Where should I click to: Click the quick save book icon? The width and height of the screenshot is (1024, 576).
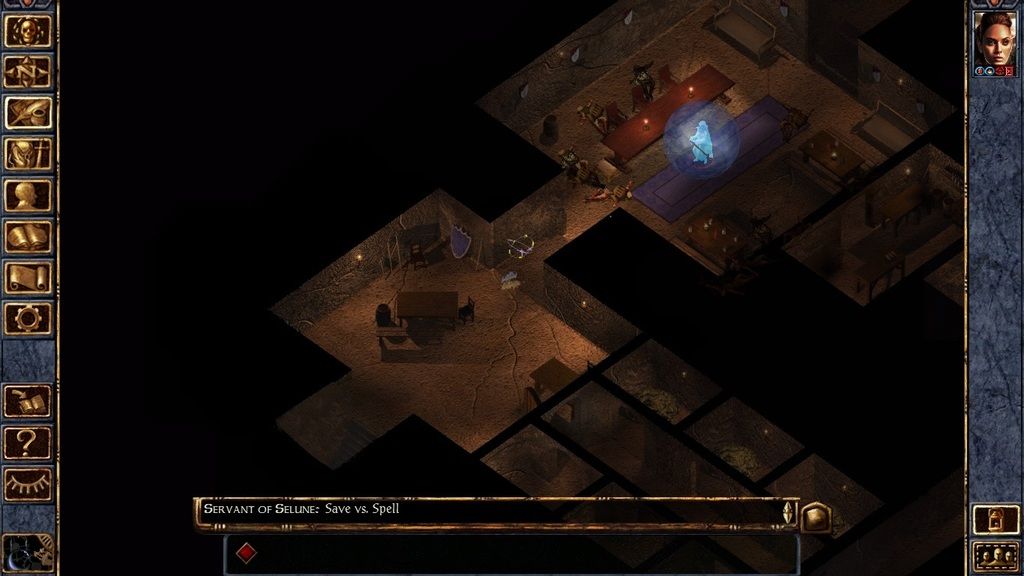click(28, 401)
